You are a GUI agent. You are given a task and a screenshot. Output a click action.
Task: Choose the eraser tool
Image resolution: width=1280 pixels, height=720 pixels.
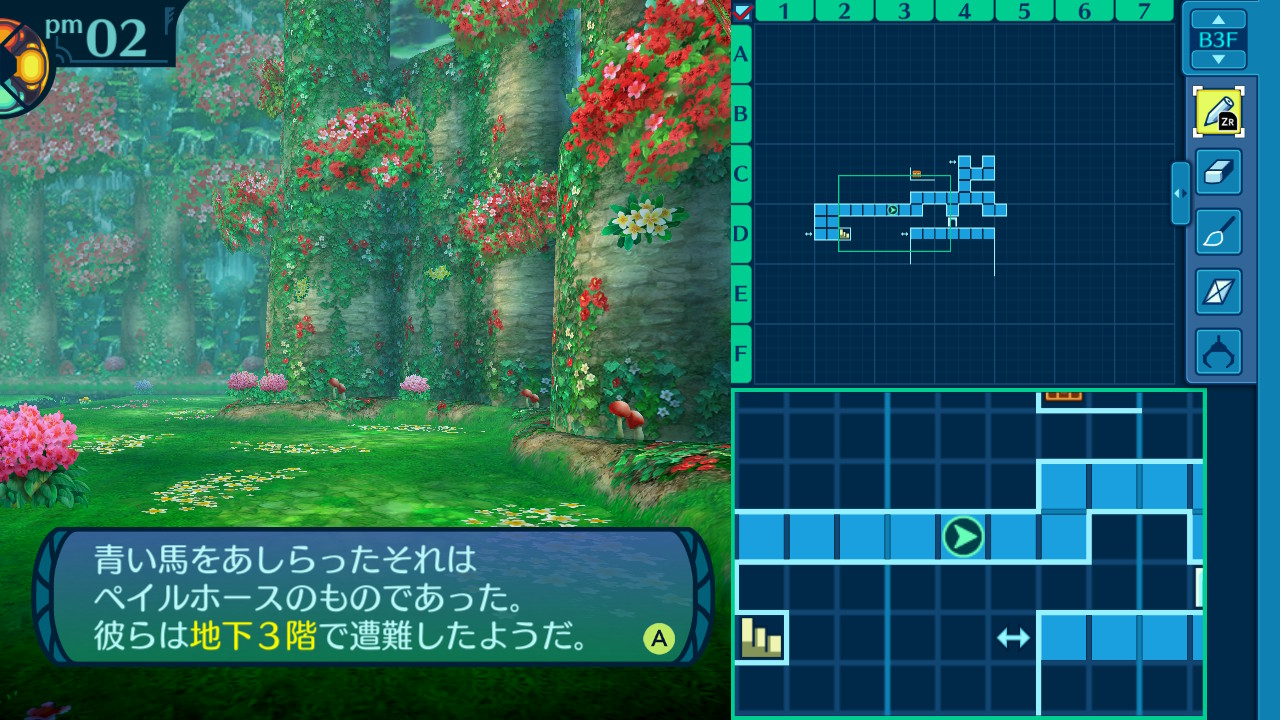(1218, 172)
